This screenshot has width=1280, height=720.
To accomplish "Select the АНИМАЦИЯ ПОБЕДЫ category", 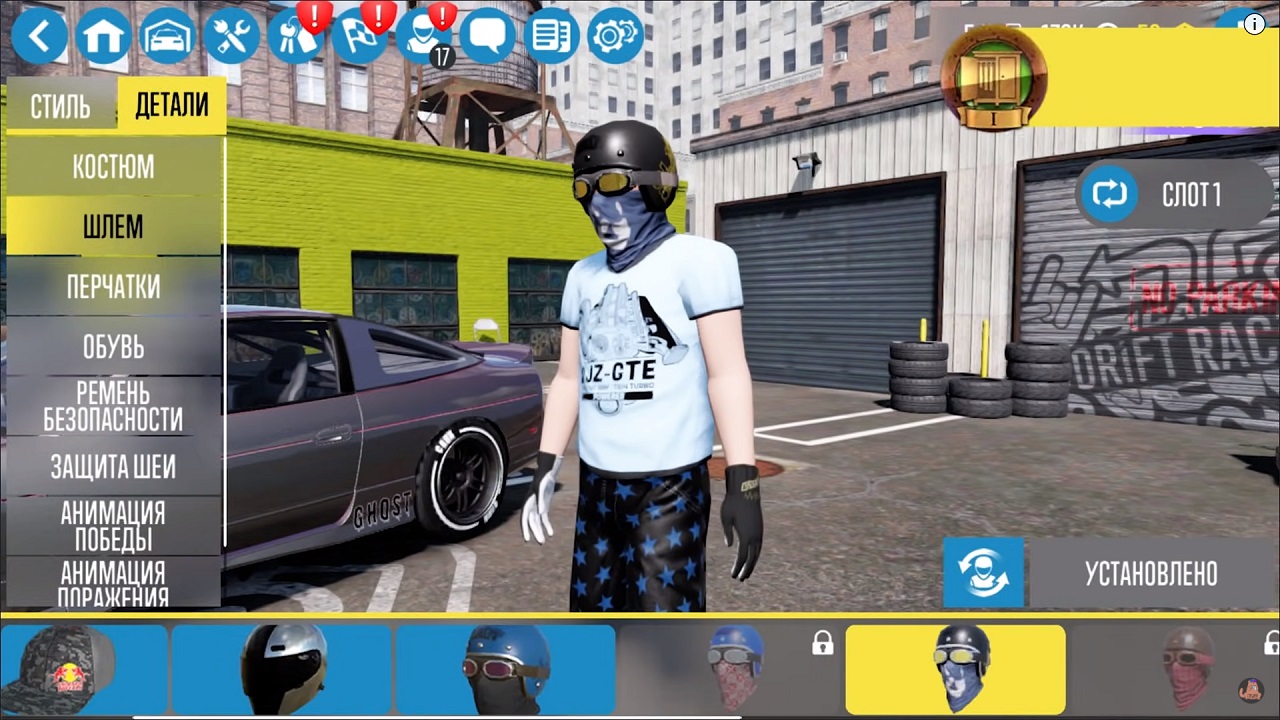I will pos(113,526).
